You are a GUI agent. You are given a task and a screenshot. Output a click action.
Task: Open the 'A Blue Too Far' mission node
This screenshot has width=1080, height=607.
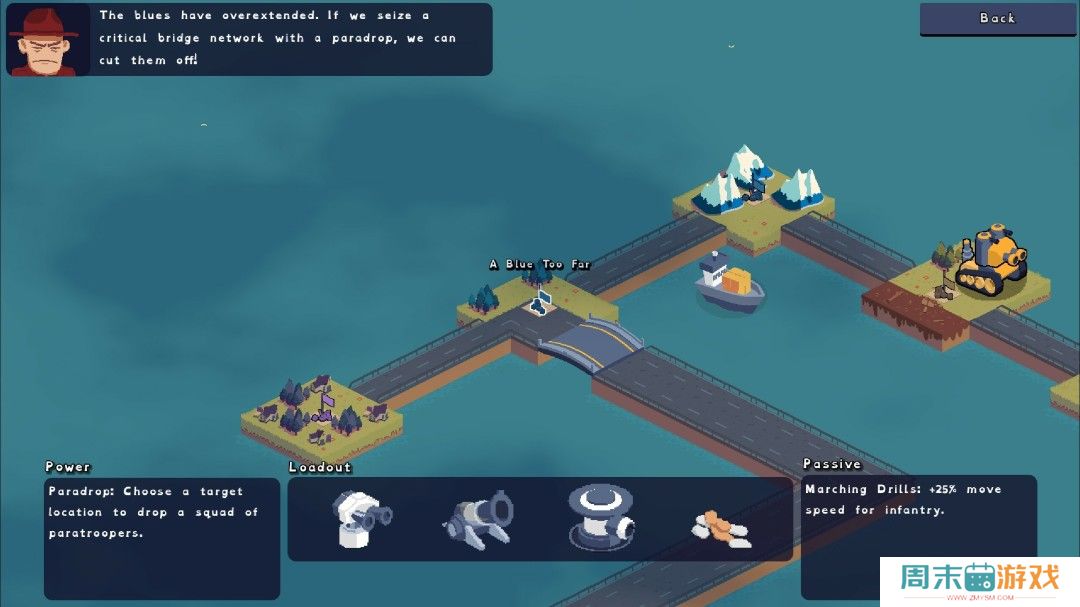541,297
